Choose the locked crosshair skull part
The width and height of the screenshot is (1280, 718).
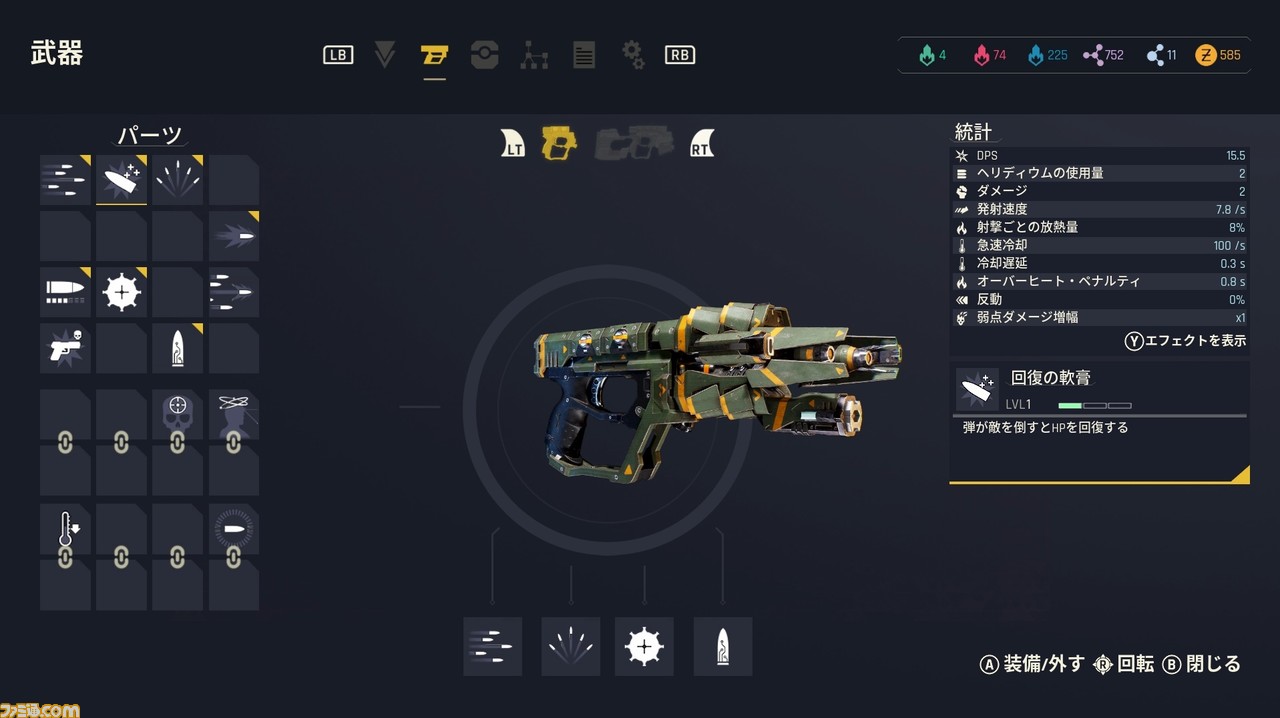[178, 414]
